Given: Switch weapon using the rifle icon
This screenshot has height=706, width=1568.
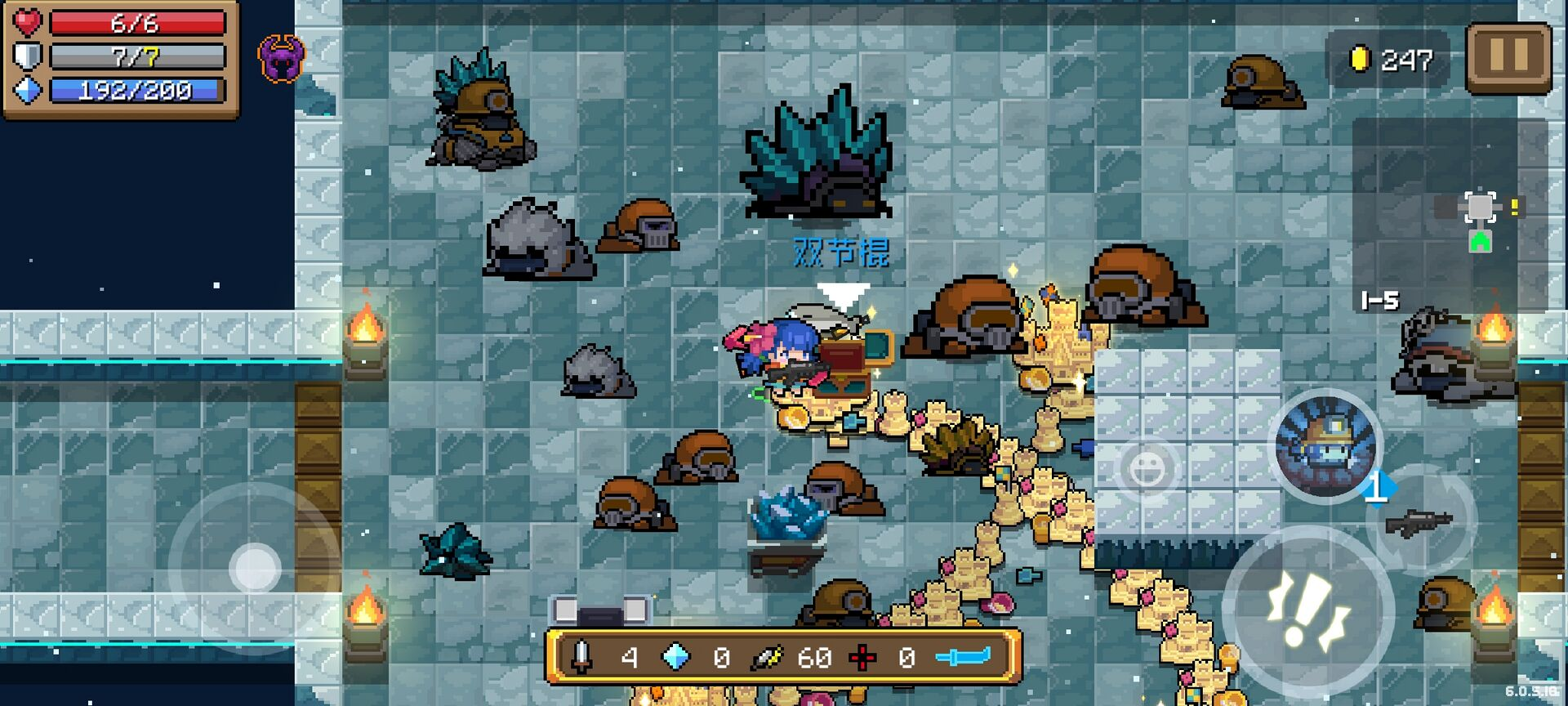Looking at the screenshot, I should pyautogui.click(x=1421, y=521).
